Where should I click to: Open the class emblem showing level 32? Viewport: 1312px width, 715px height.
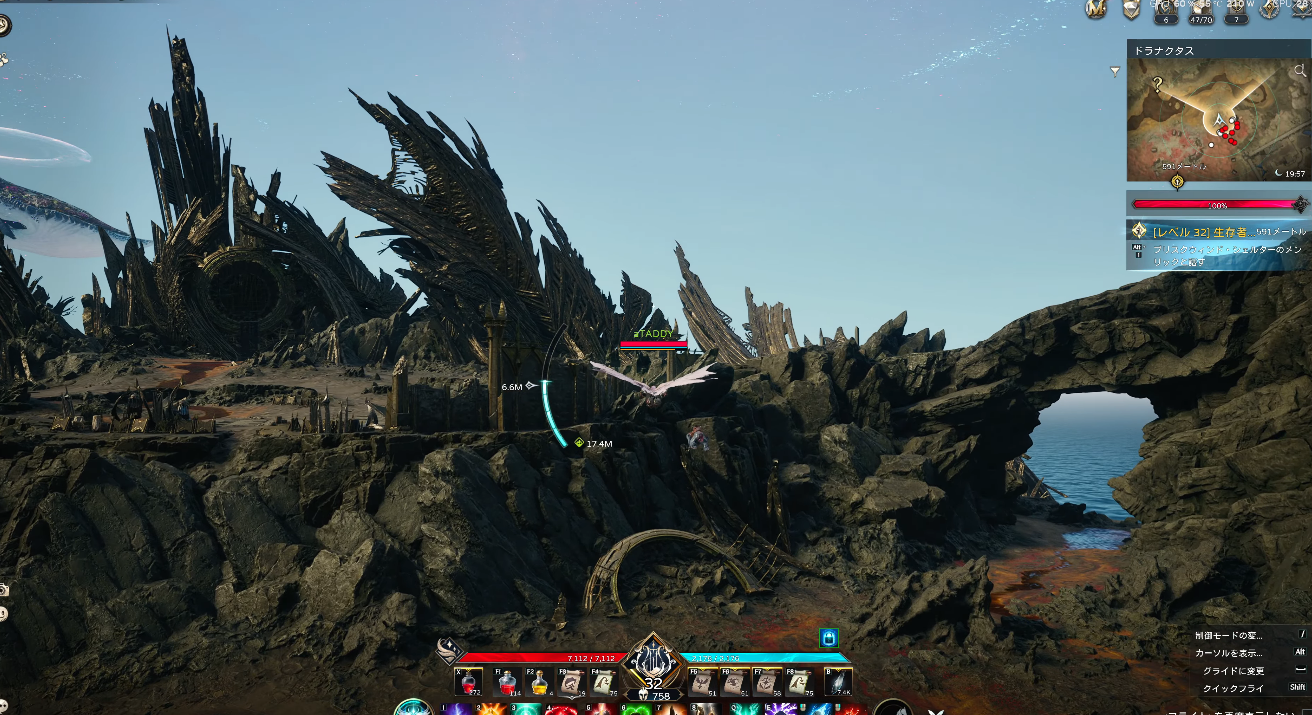click(x=653, y=662)
